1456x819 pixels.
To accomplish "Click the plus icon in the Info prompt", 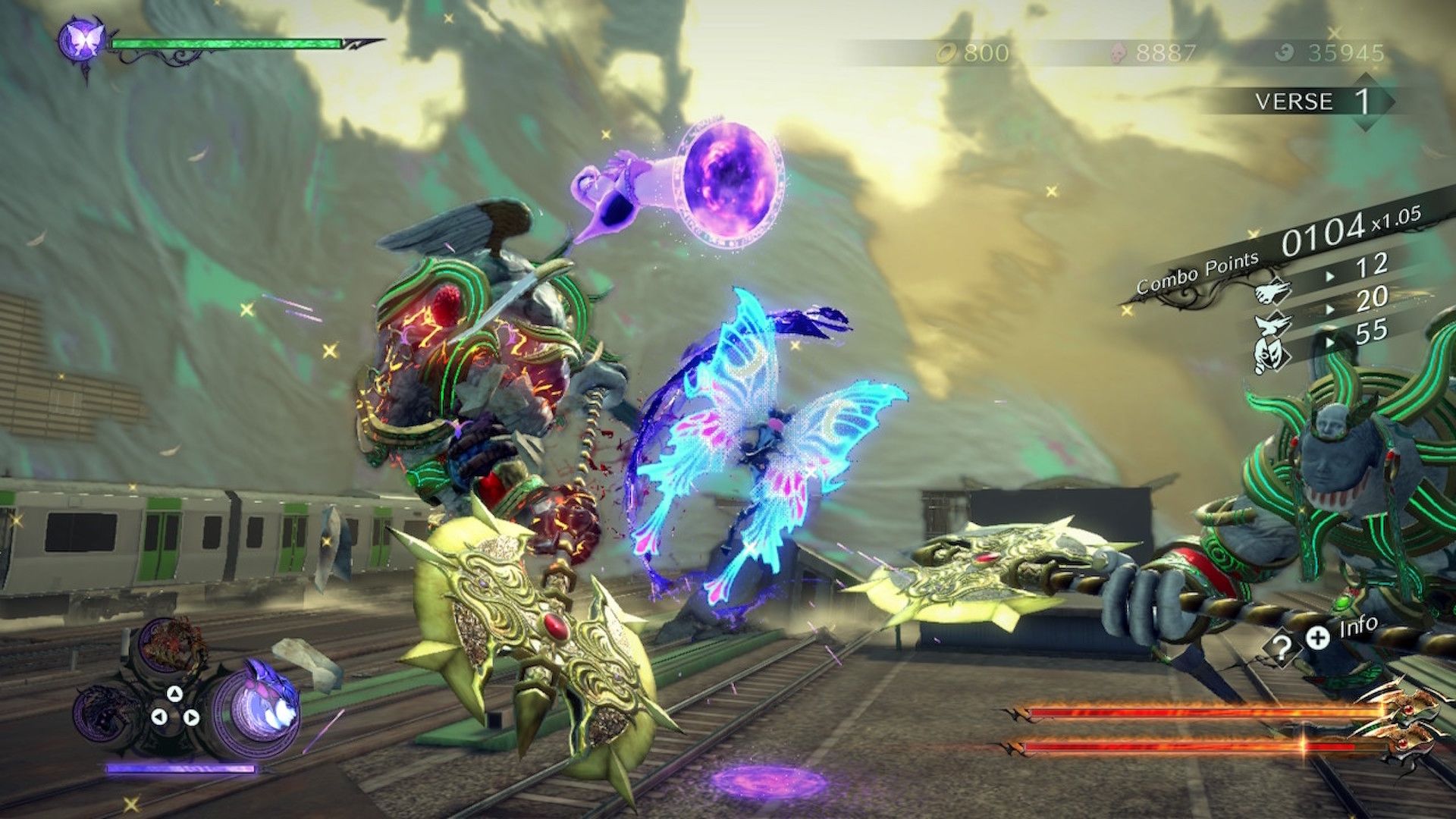I will (x=1318, y=639).
